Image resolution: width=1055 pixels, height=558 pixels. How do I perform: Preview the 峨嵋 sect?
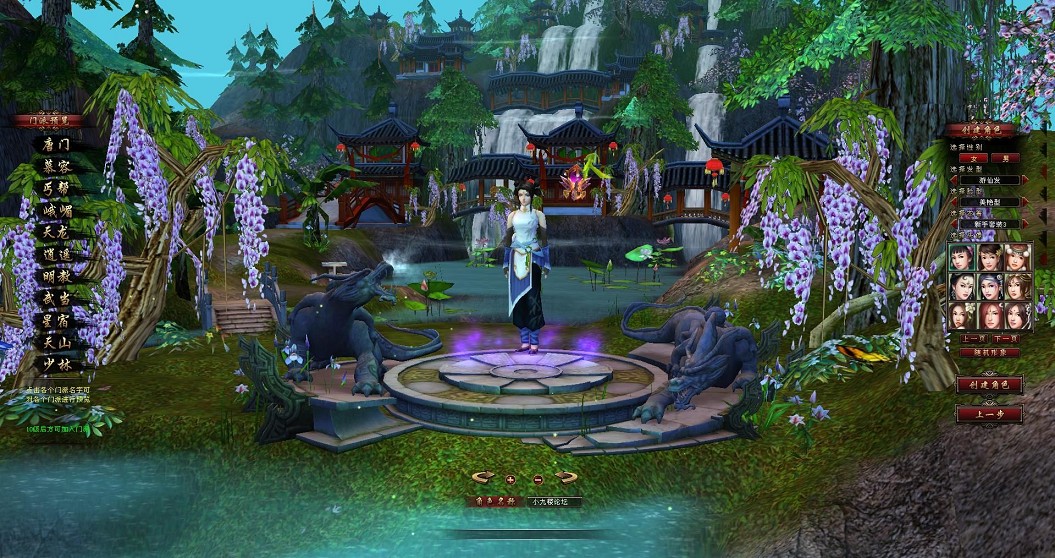click(56, 210)
